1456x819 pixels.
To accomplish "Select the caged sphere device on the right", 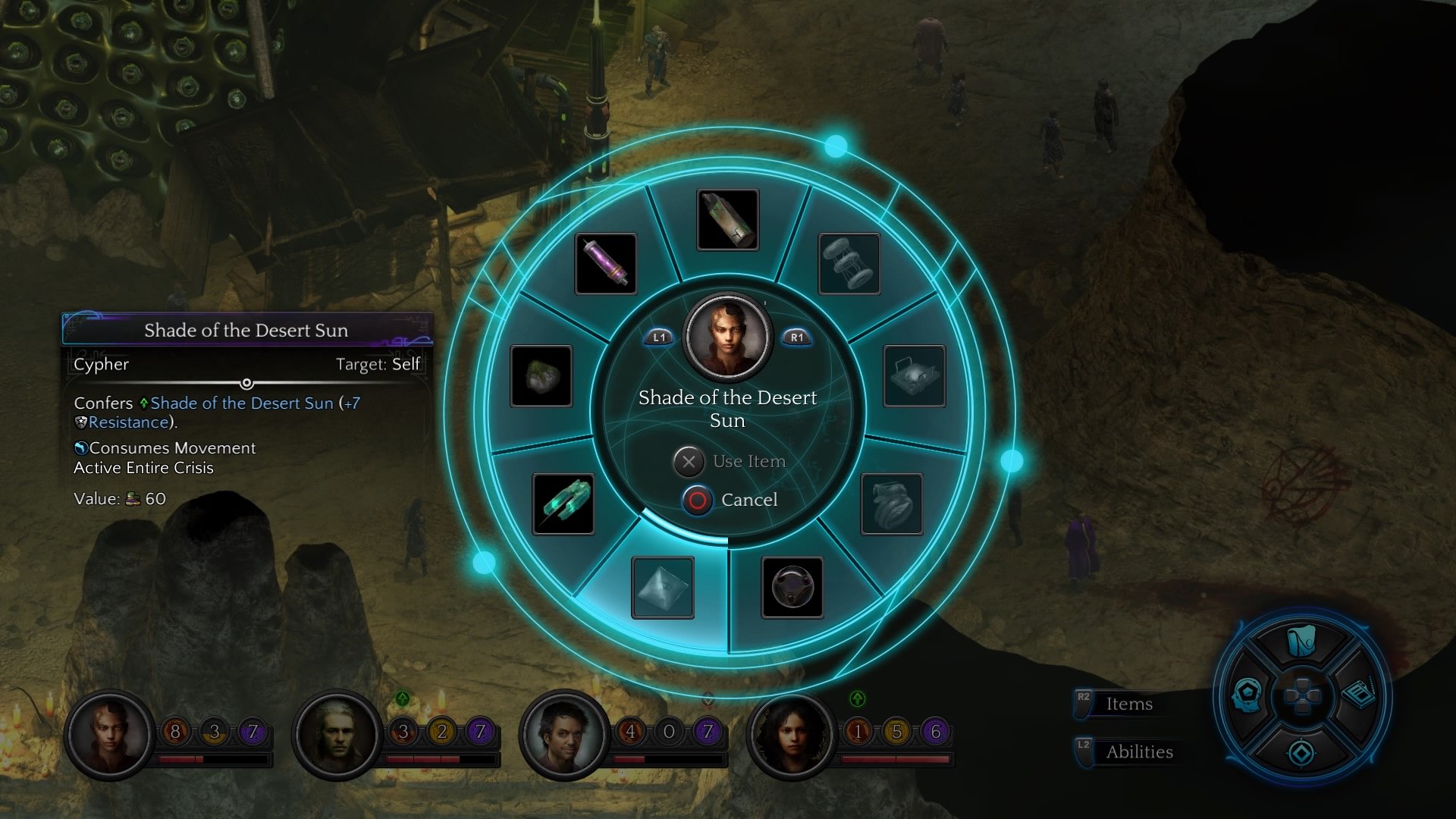I will tap(912, 375).
